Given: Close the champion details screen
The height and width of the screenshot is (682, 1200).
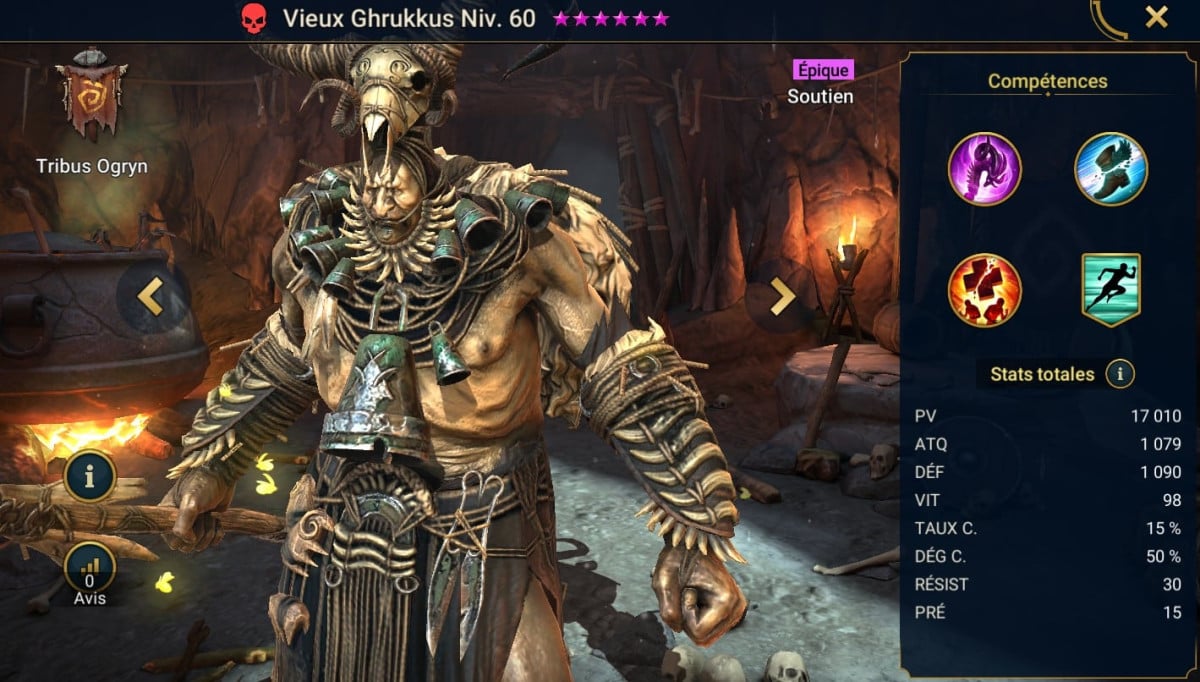Looking at the screenshot, I should pos(1156,17).
